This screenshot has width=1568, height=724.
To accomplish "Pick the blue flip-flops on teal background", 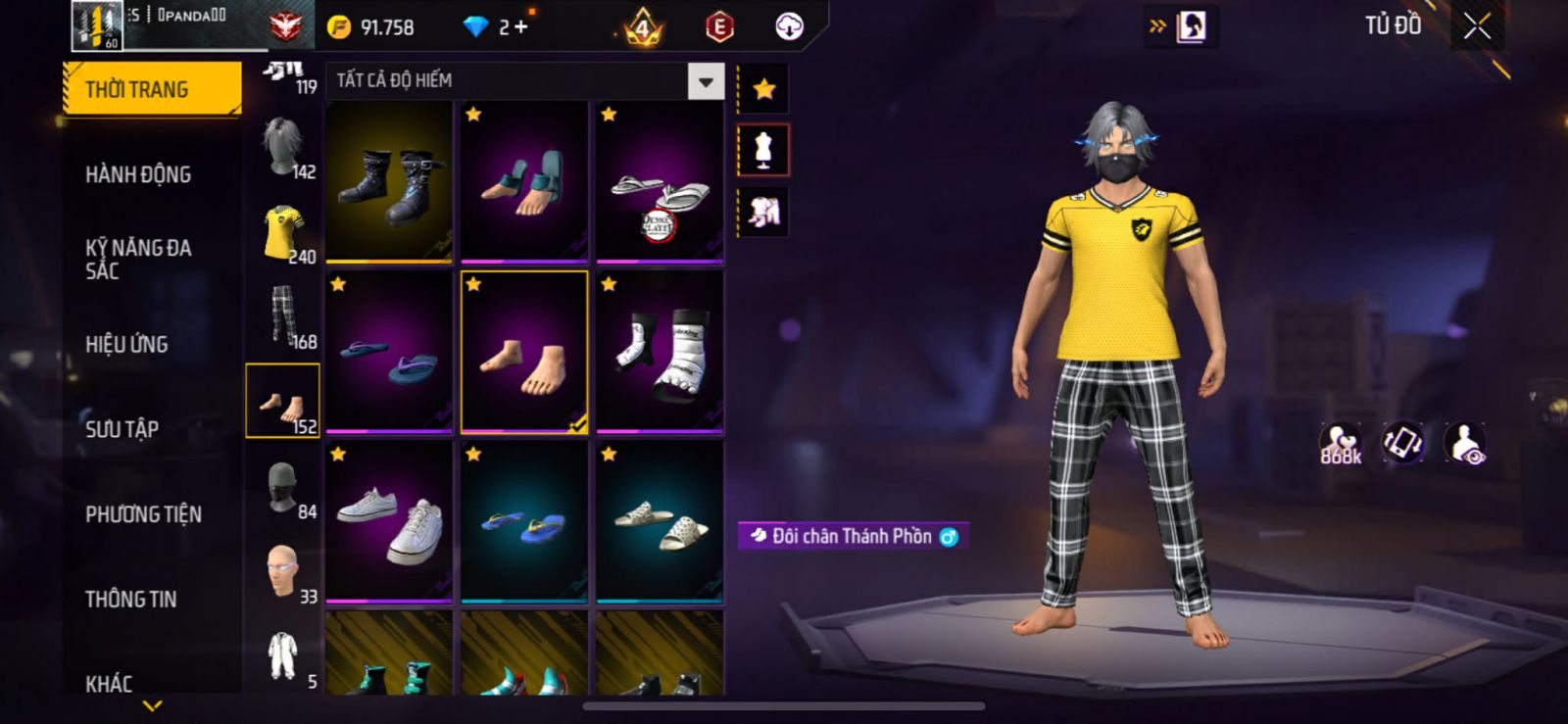I will pyautogui.click(x=524, y=521).
